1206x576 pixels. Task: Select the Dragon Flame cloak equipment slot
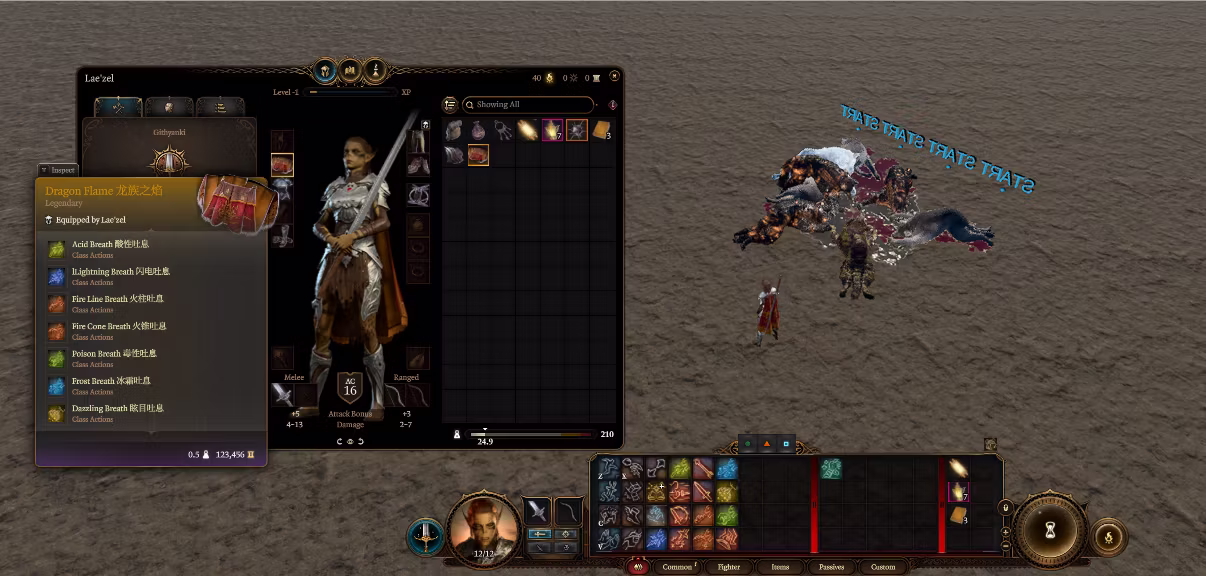tap(282, 164)
